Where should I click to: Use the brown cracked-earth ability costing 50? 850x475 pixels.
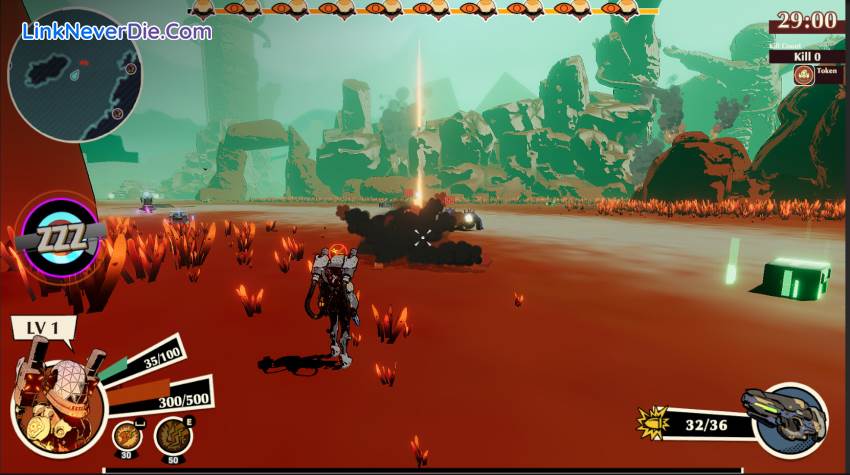(174, 435)
